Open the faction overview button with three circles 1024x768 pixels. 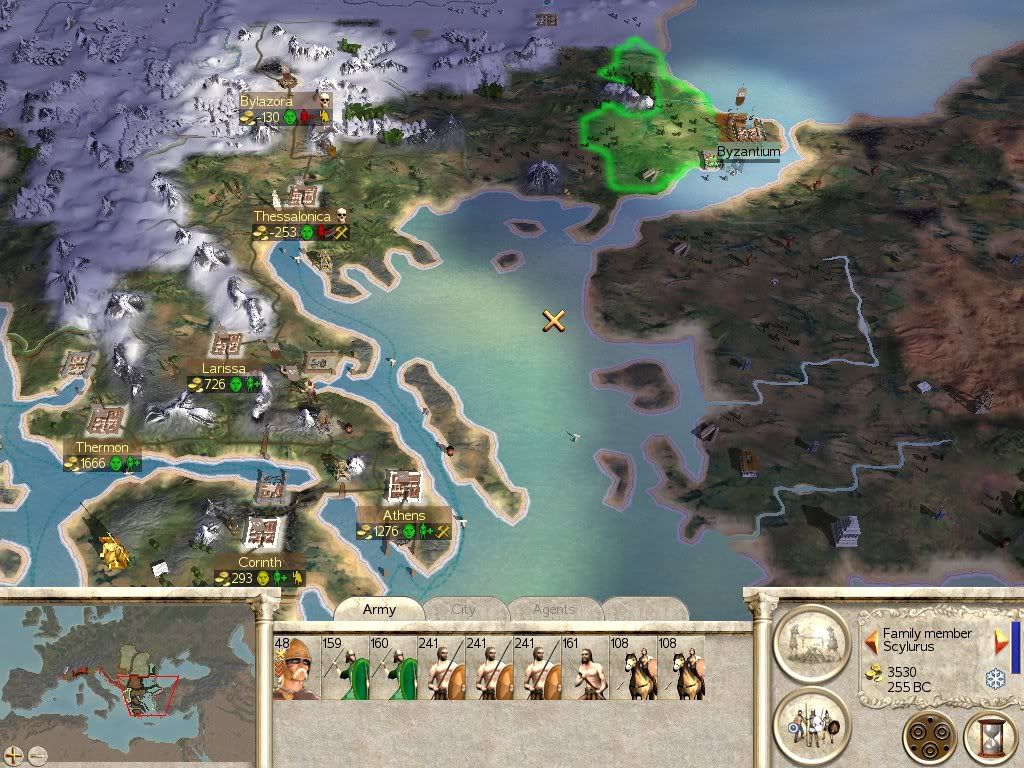929,738
